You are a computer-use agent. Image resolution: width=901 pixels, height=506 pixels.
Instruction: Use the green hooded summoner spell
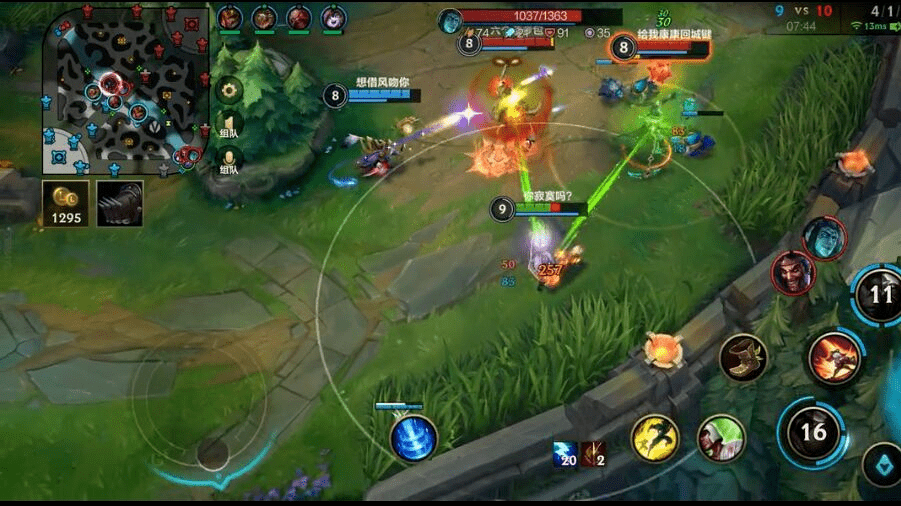[x=721, y=438]
